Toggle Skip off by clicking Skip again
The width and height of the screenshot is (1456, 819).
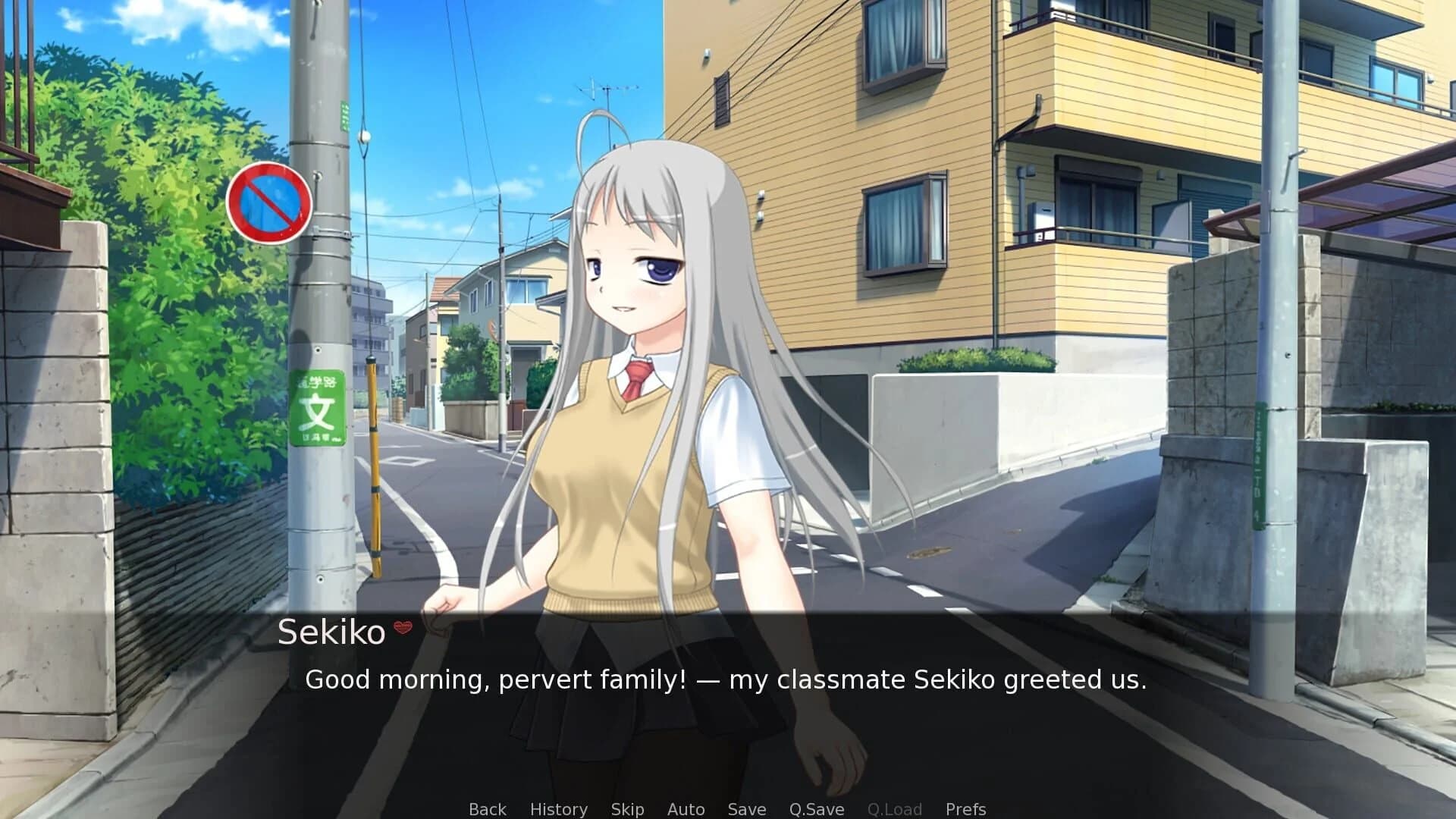coord(627,808)
